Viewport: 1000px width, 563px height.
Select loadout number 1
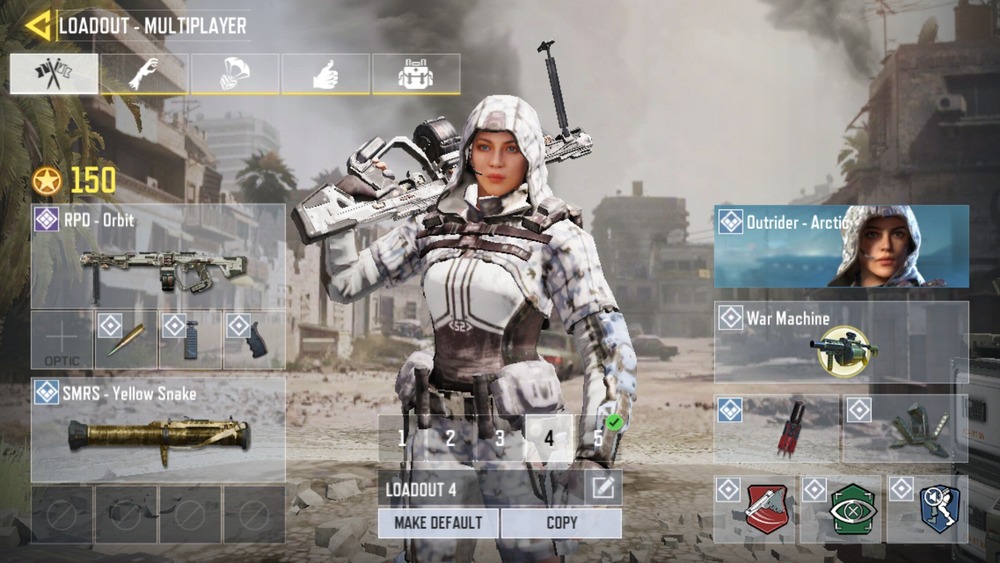(x=402, y=438)
